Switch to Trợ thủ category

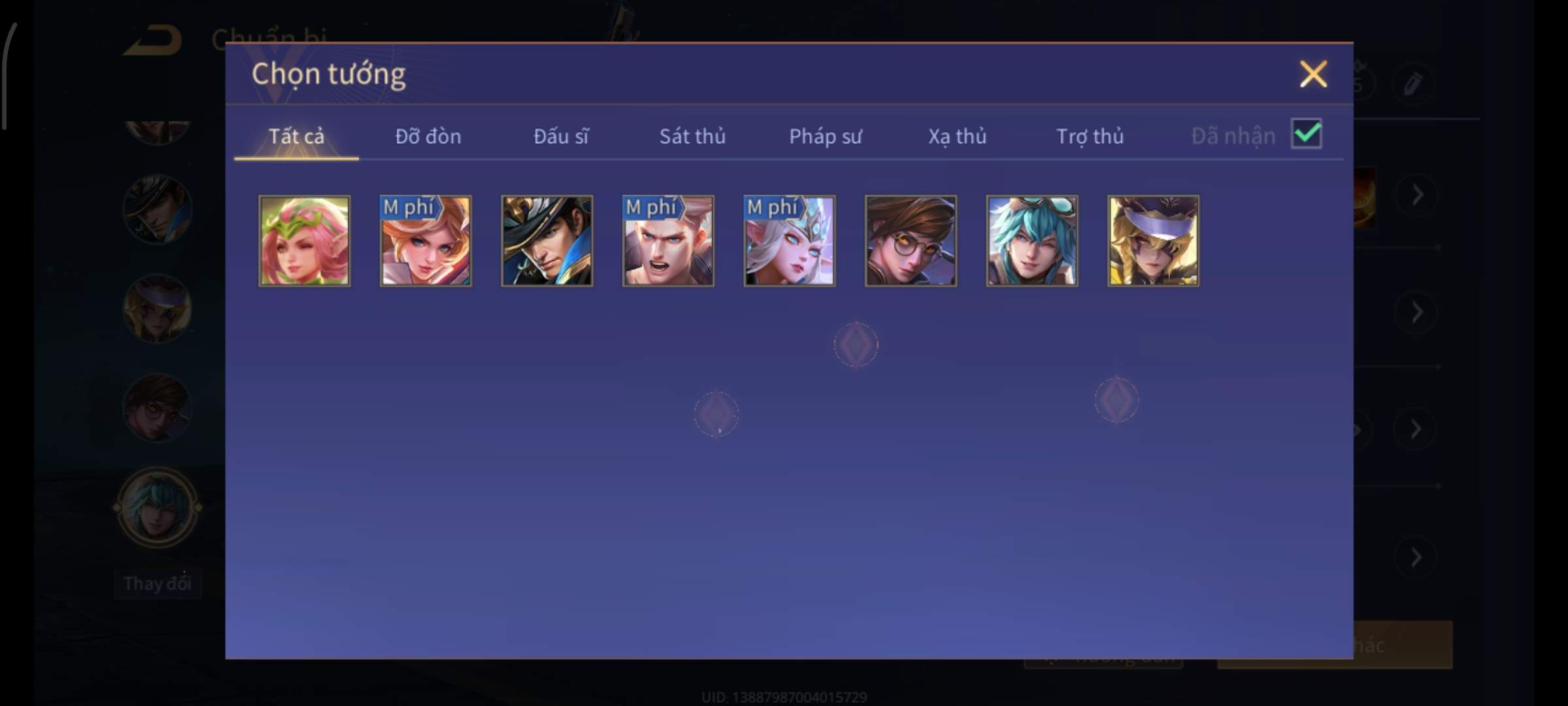point(1090,136)
